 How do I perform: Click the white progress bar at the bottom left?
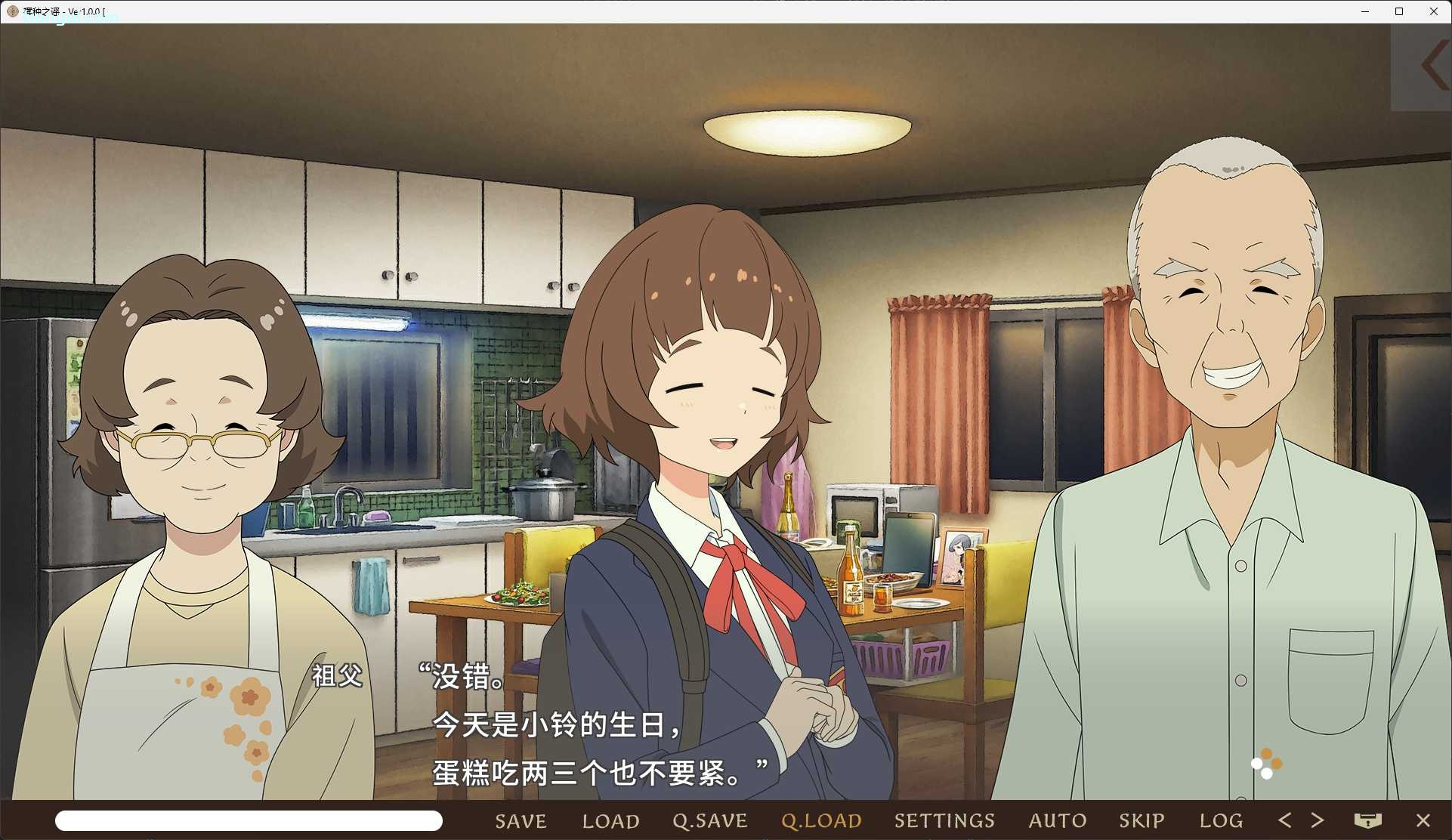point(249,820)
